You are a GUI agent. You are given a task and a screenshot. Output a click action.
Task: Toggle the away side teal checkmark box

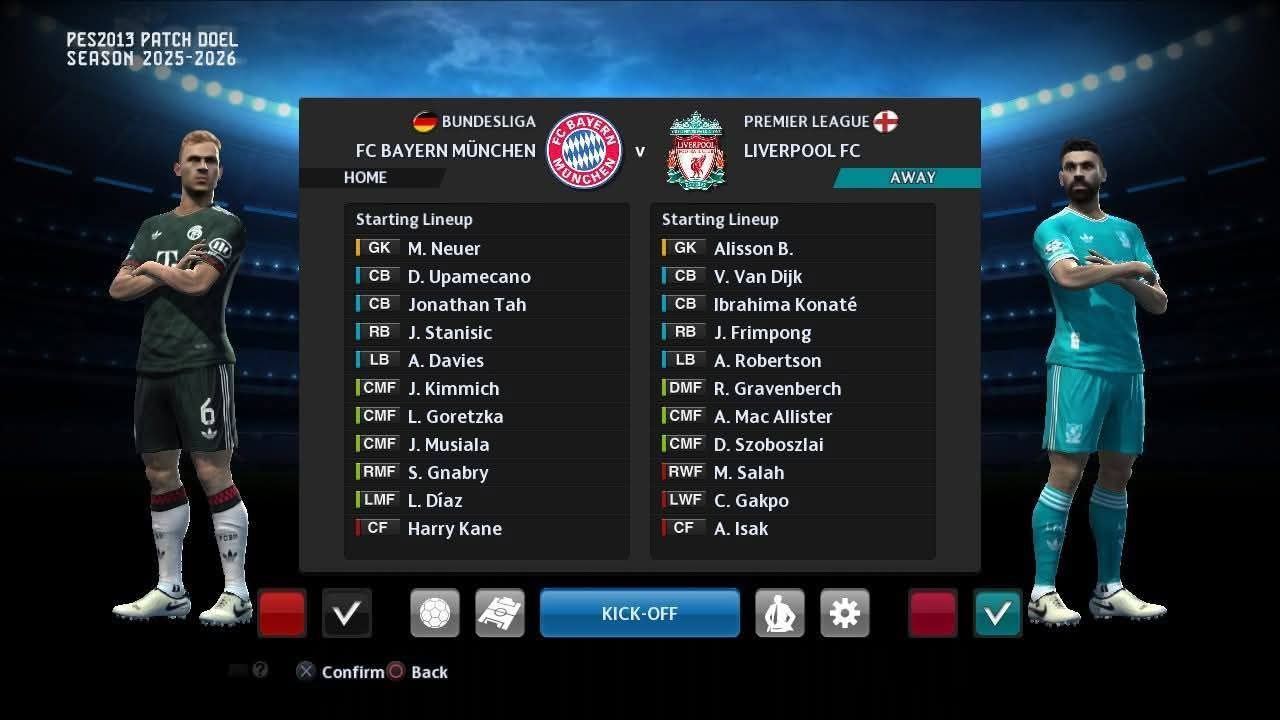pos(998,613)
